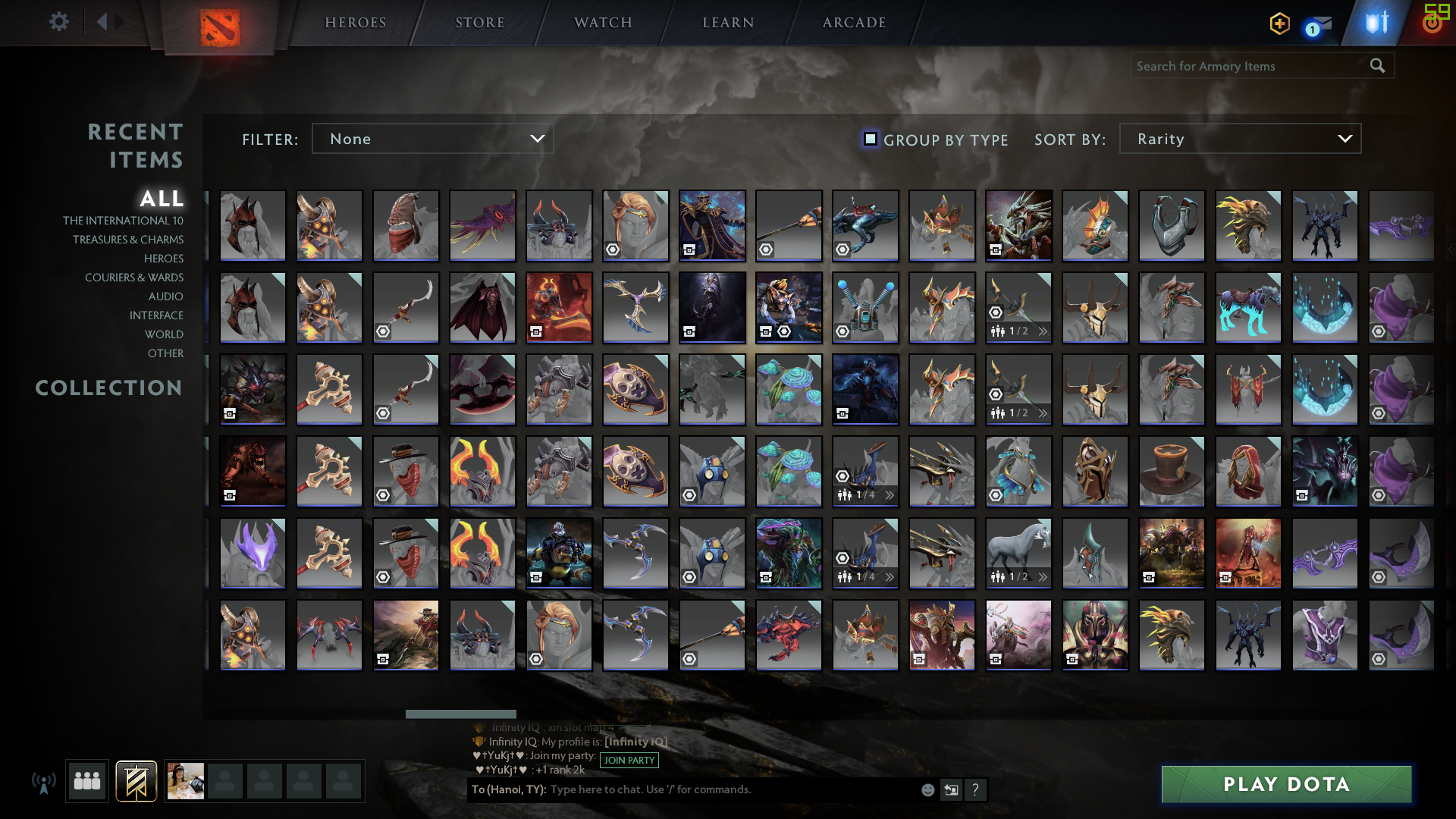Open the settings gear
The height and width of the screenshot is (819, 1456).
(58, 22)
